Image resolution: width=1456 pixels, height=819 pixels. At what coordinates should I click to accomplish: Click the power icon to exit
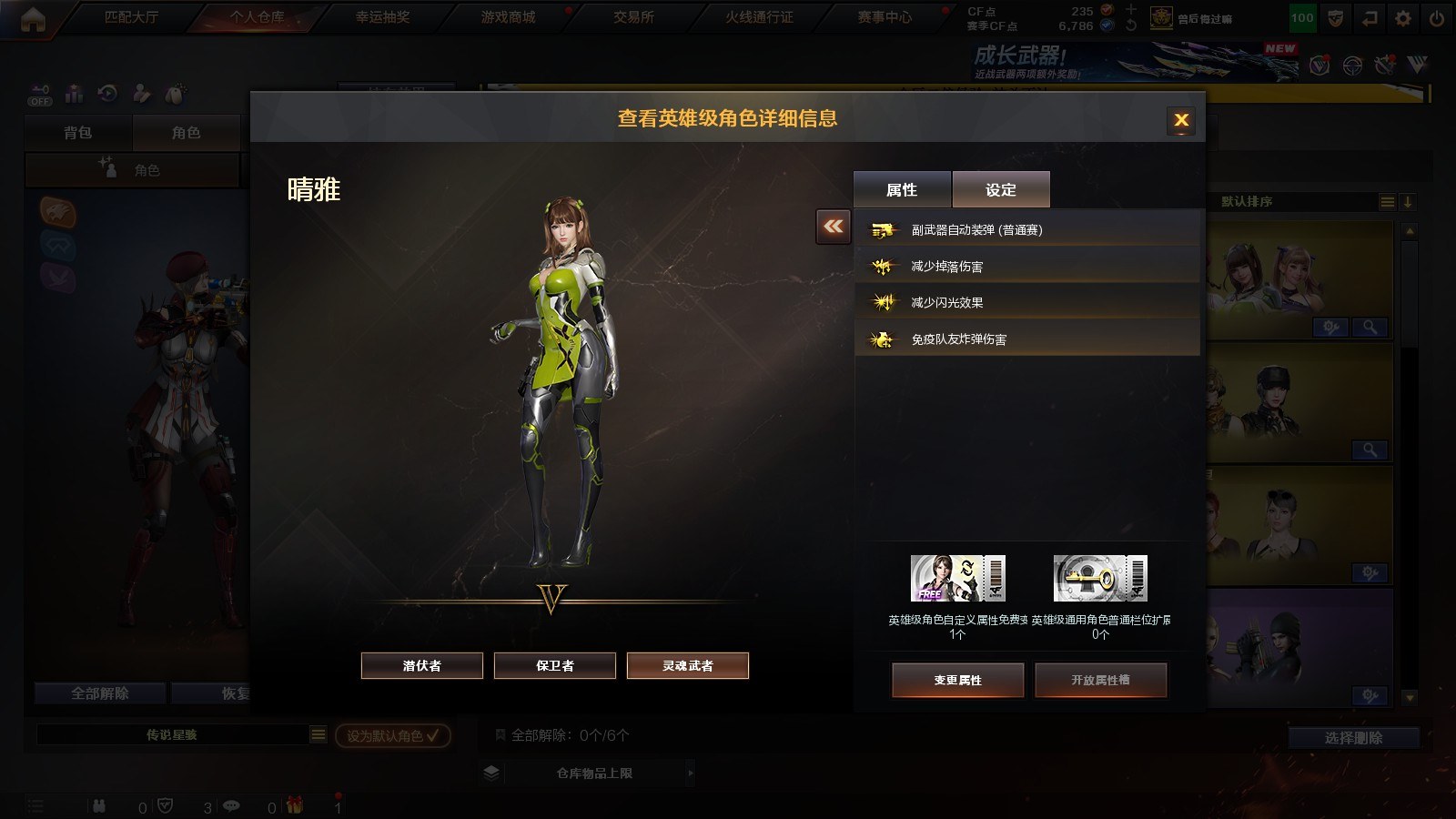[1437, 18]
